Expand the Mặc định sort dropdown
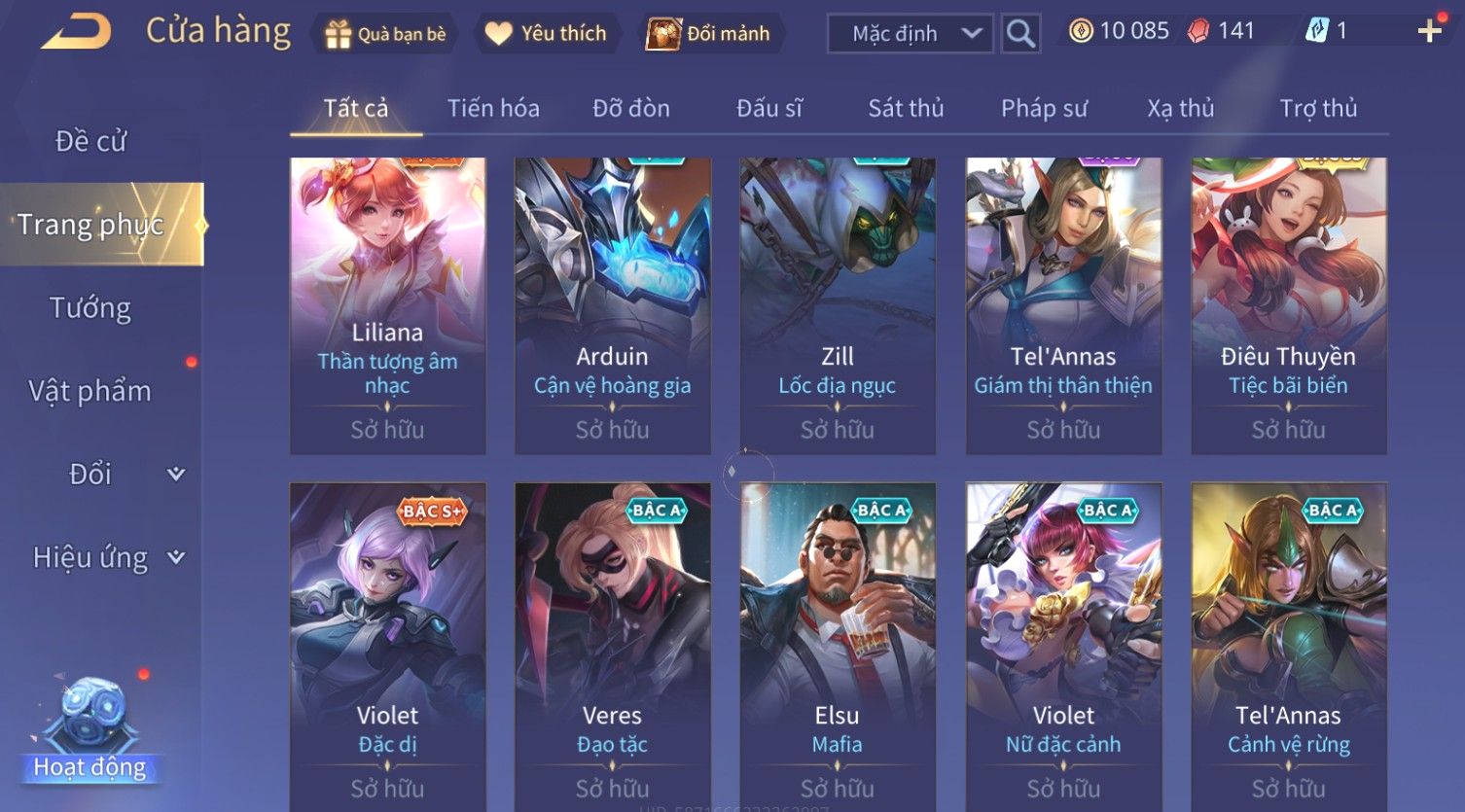Image resolution: width=1465 pixels, height=812 pixels. [910, 34]
